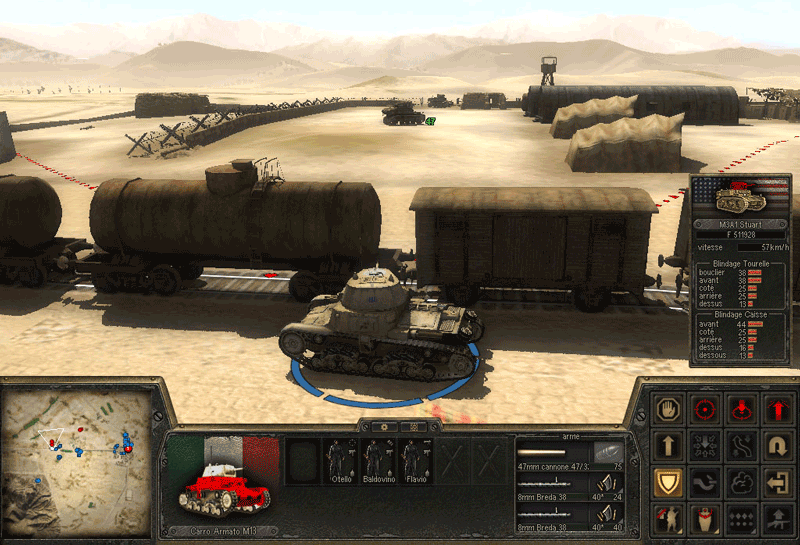Activate the smoke cloud command
Screen dimensions: 800x545
[741, 482]
